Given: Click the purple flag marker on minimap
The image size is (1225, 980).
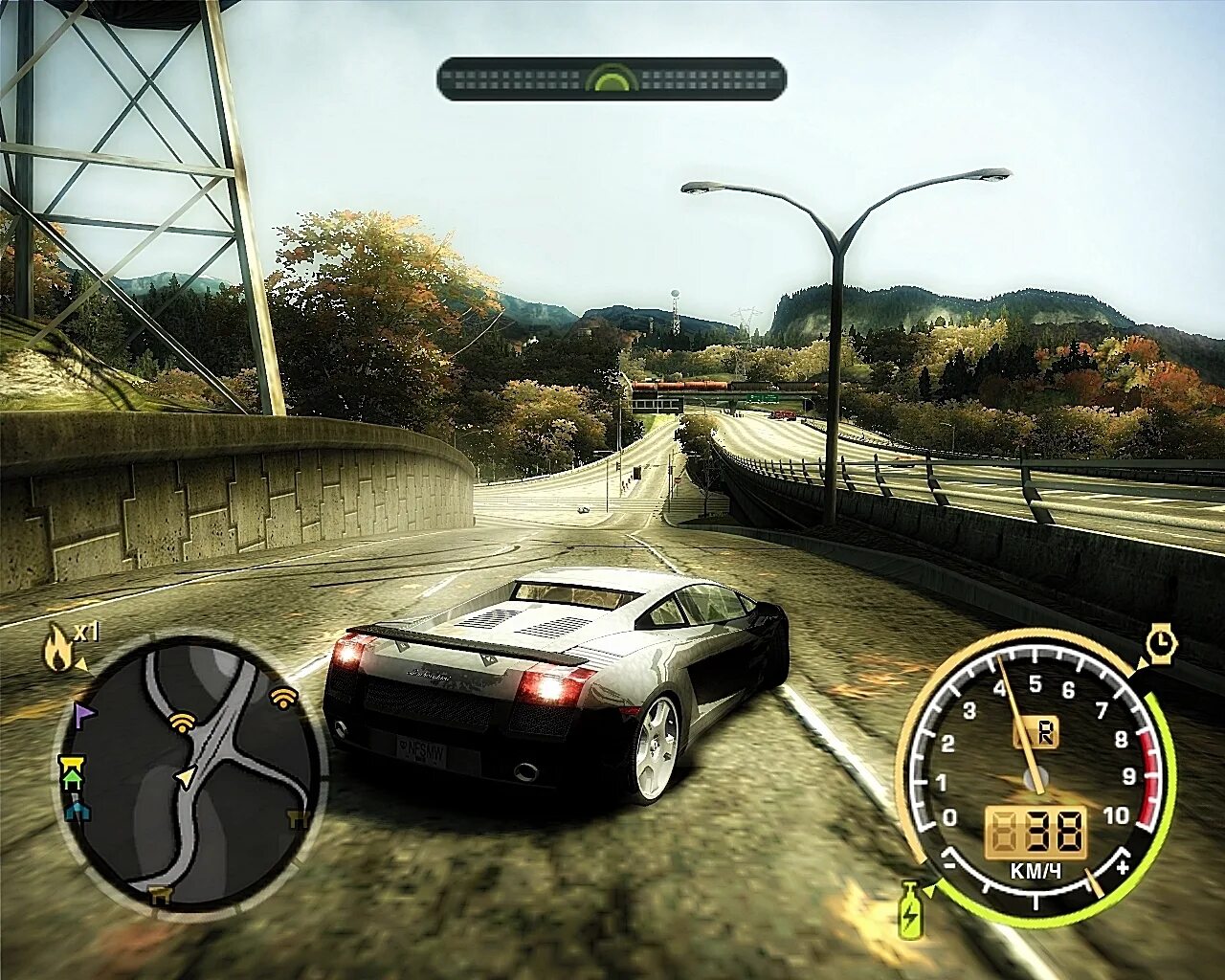Looking at the screenshot, I should (83, 713).
